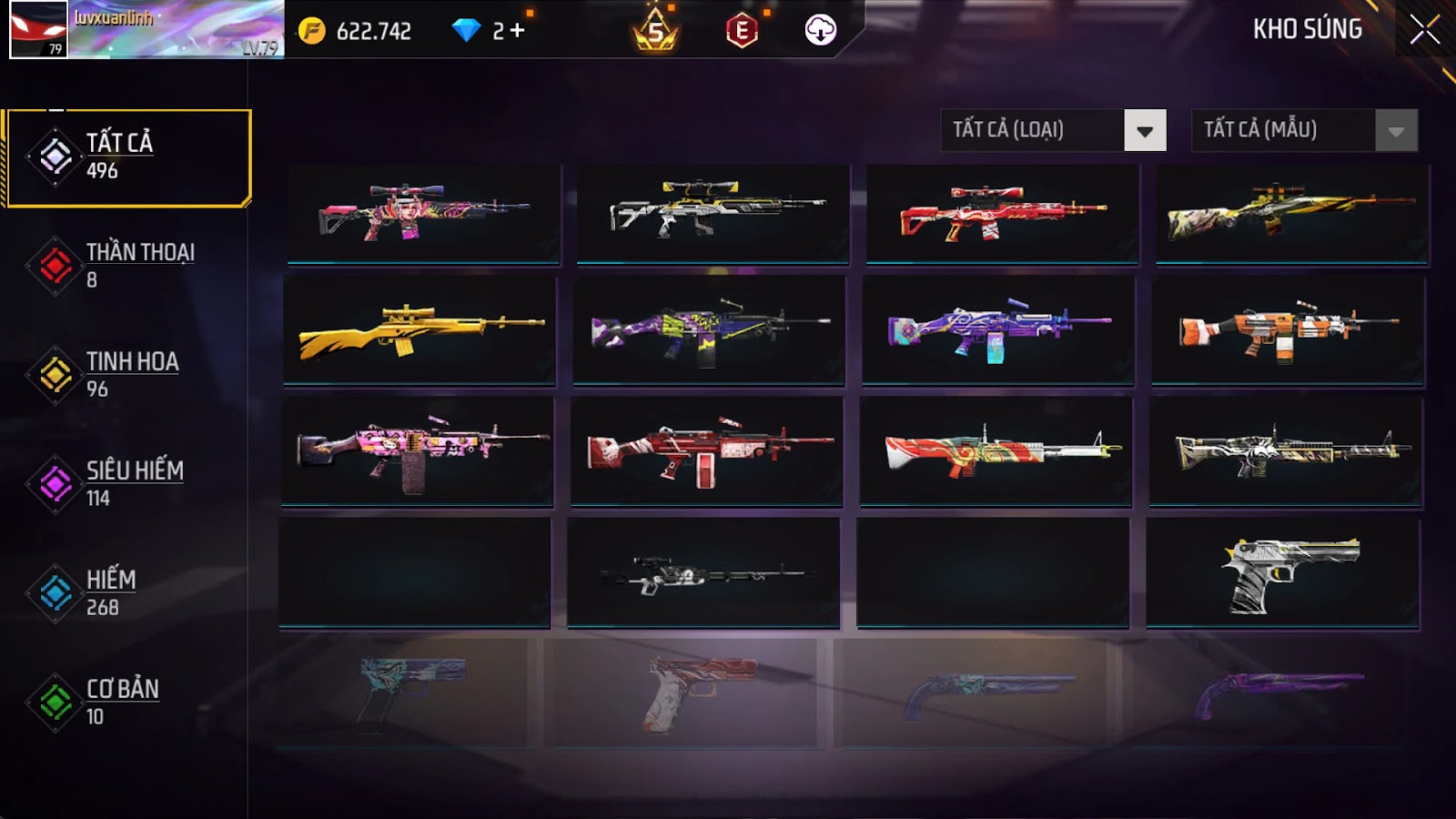Choose the Cơ Bản rarity tab
The width and height of the screenshot is (1456, 819).
pos(127,703)
